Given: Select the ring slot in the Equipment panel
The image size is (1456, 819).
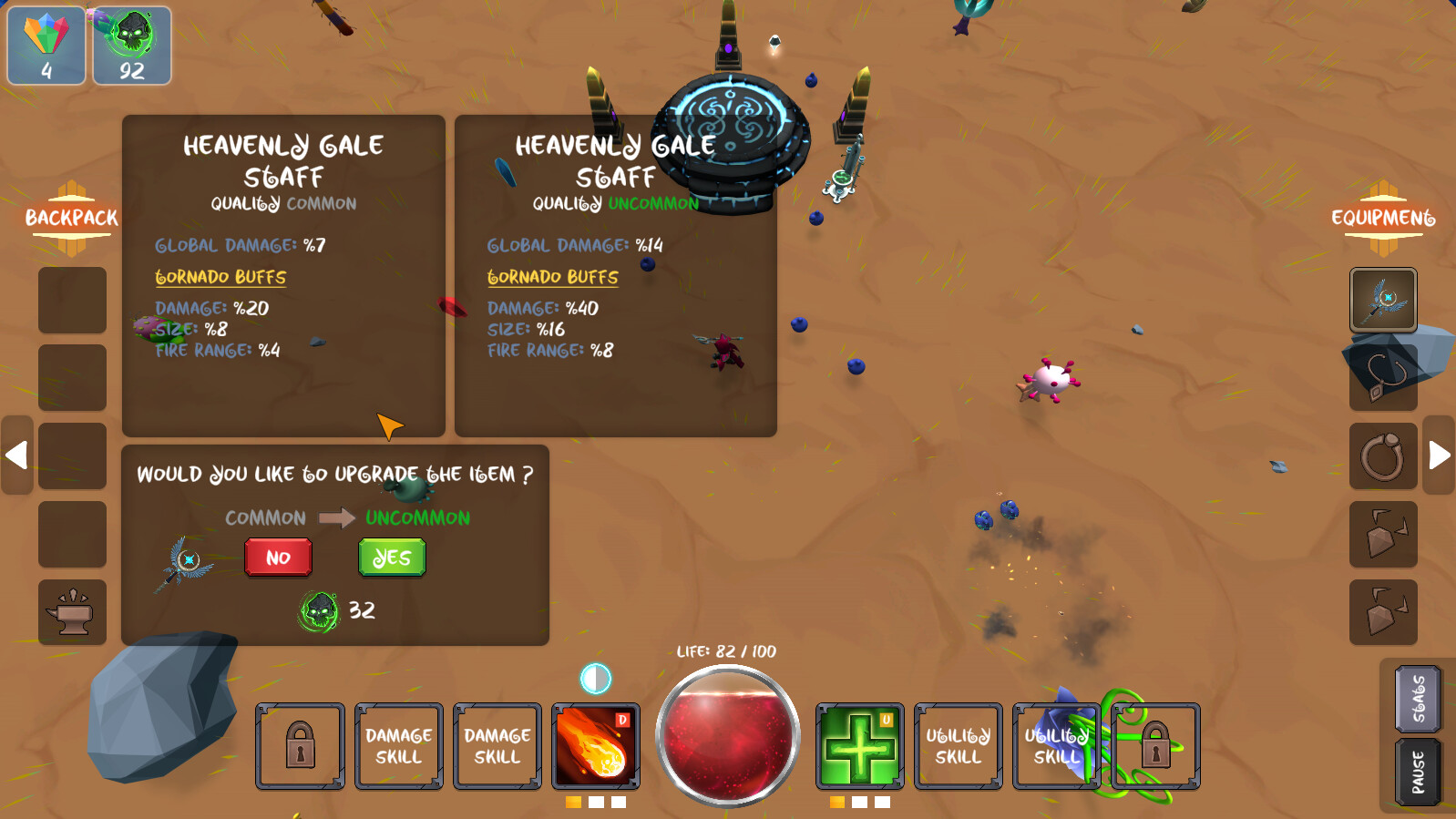Looking at the screenshot, I should point(1383,456).
